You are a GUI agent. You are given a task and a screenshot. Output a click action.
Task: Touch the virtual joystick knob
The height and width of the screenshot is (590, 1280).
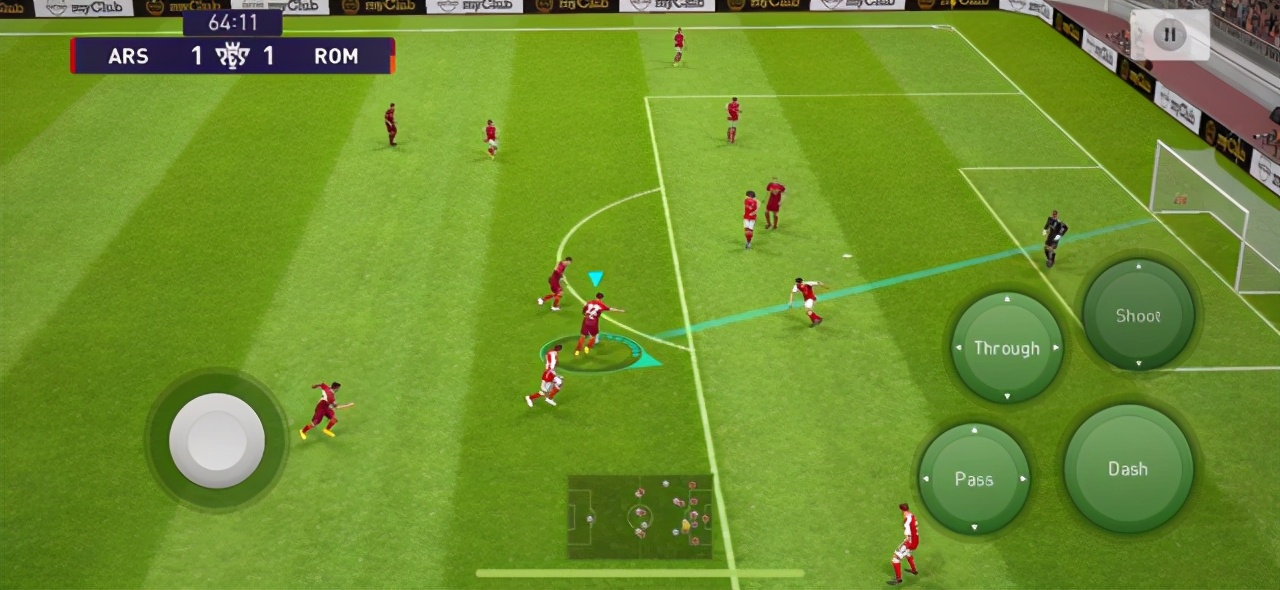point(217,440)
